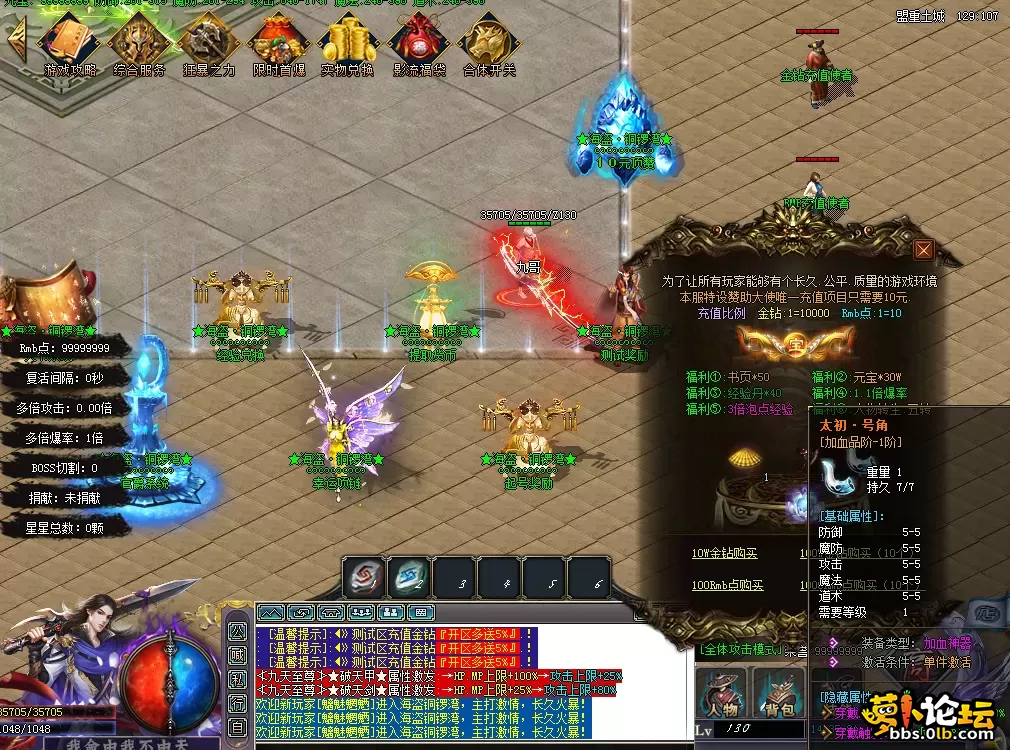The height and width of the screenshot is (750, 1010).
Task: Collapse the top menu with the arrow
Action: pyautogui.click(x=17, y=41)
